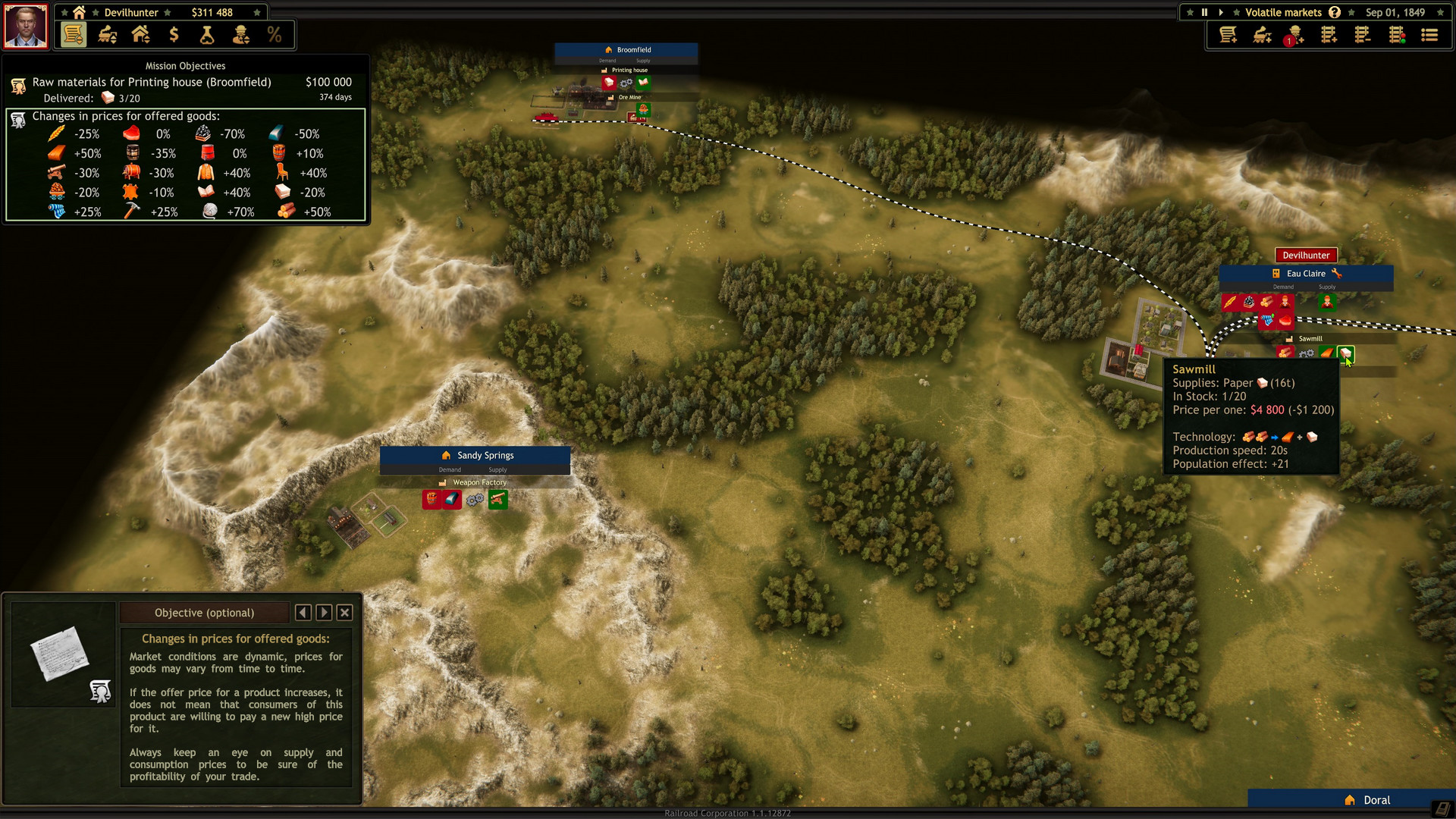Open finances via dollar sign icon

tap(174, 34)
